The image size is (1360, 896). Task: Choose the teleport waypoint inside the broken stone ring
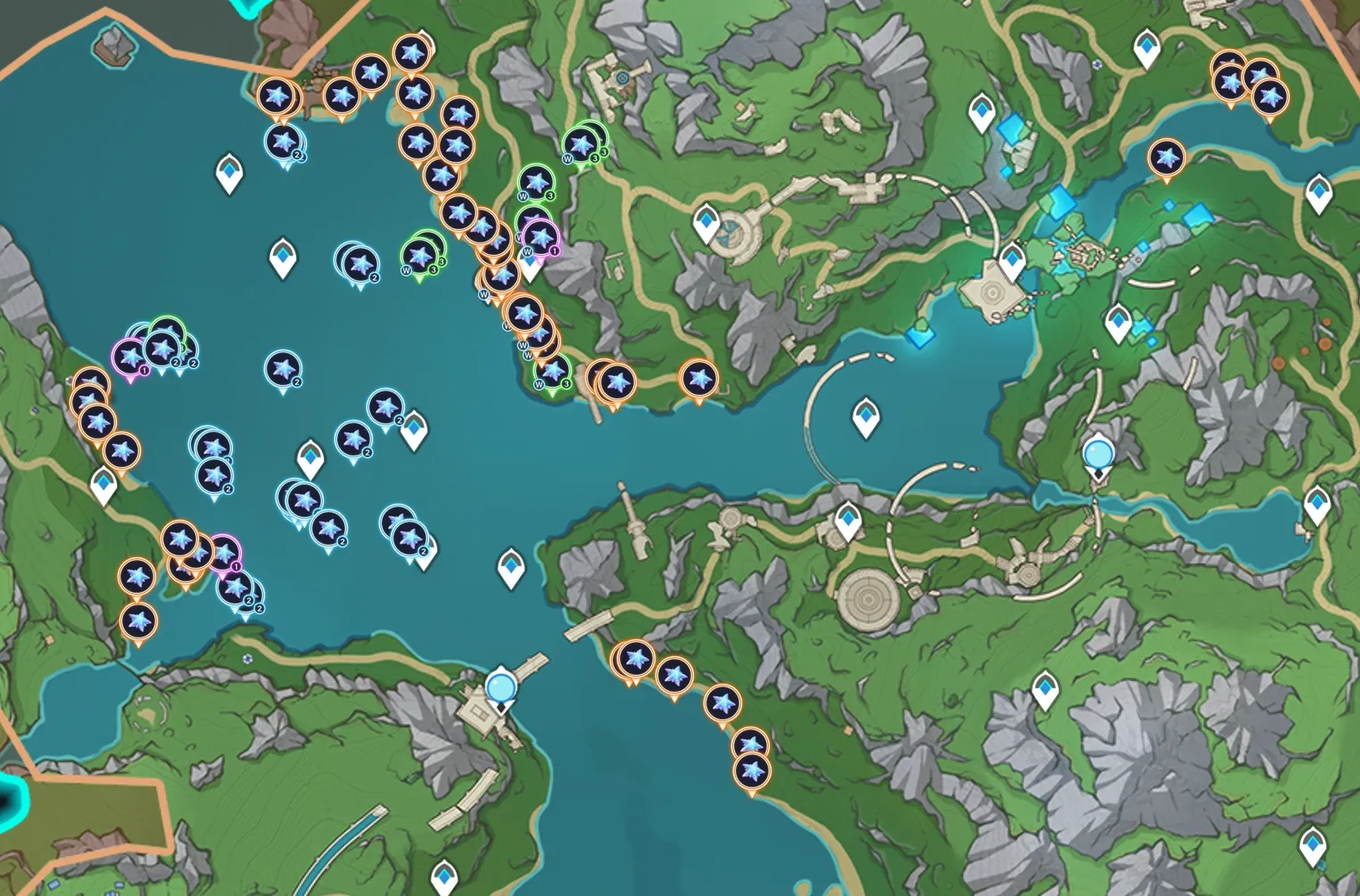point(865,416)
